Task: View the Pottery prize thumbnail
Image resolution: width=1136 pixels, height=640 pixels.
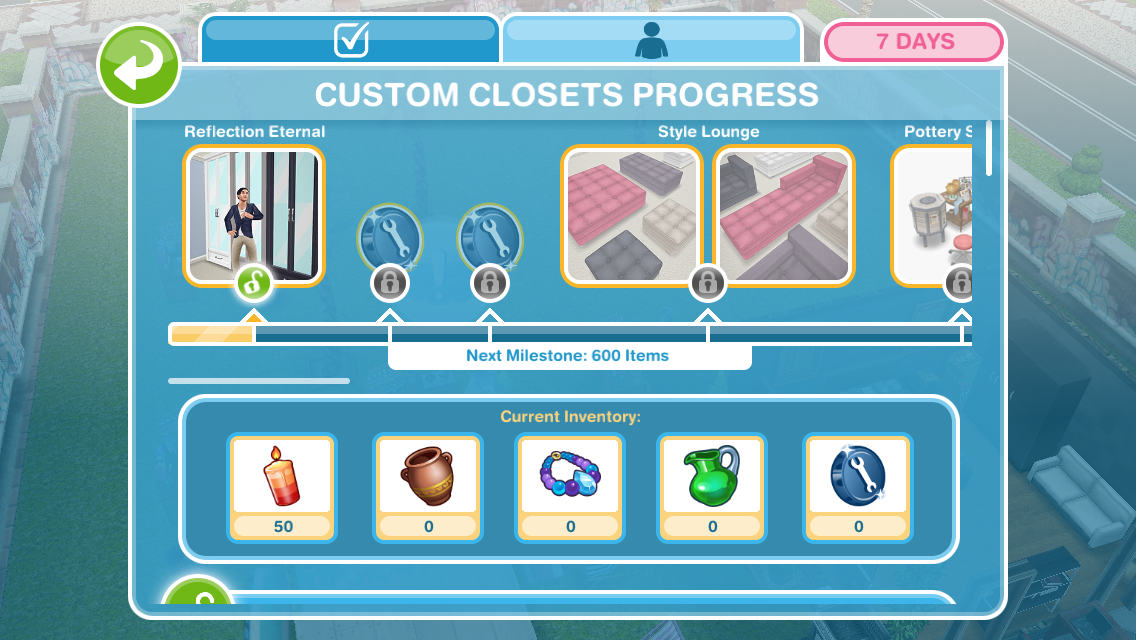Action: (x=932, y=215)
